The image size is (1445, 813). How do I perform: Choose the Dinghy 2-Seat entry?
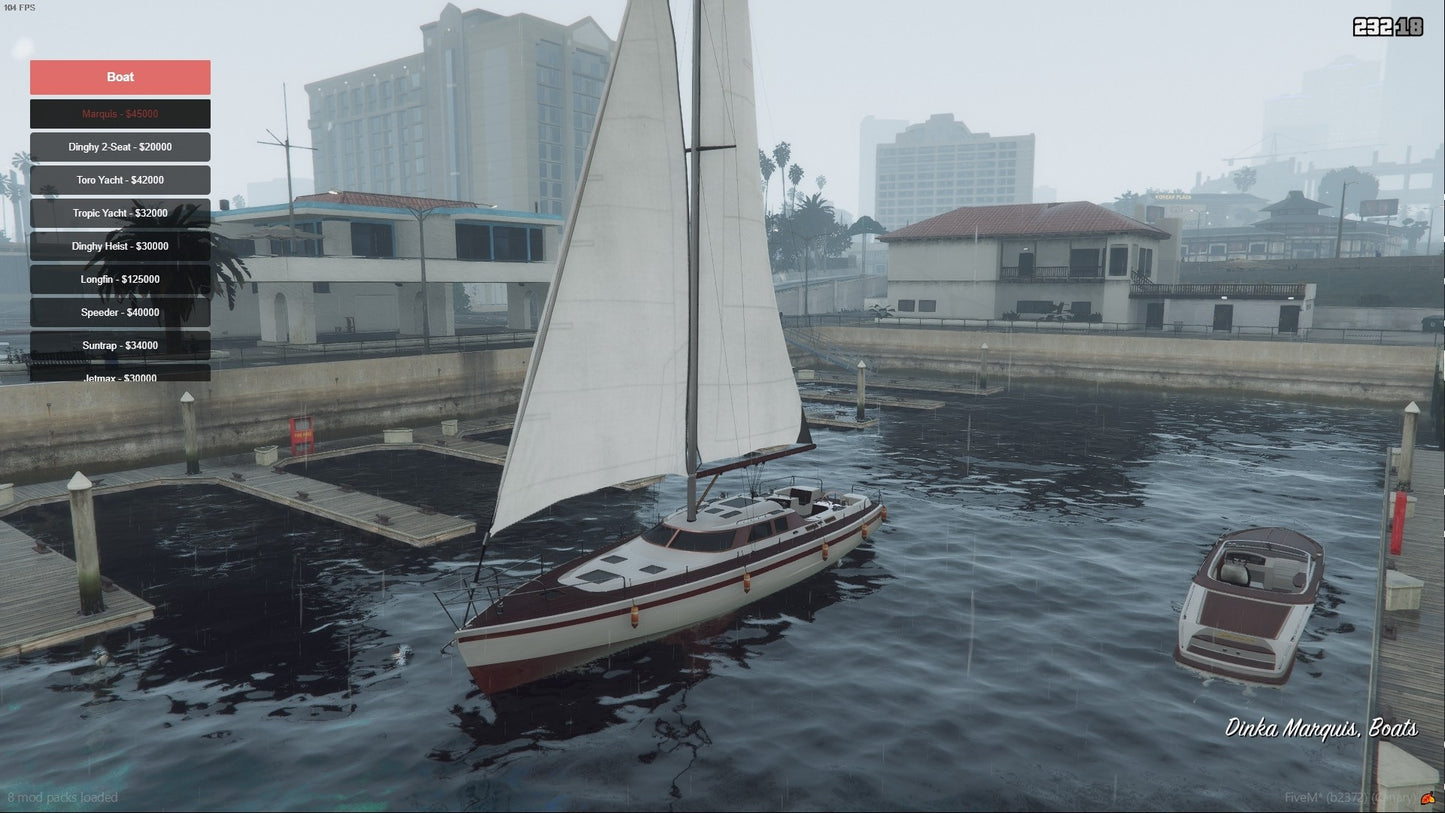click(x=120, y=147)
